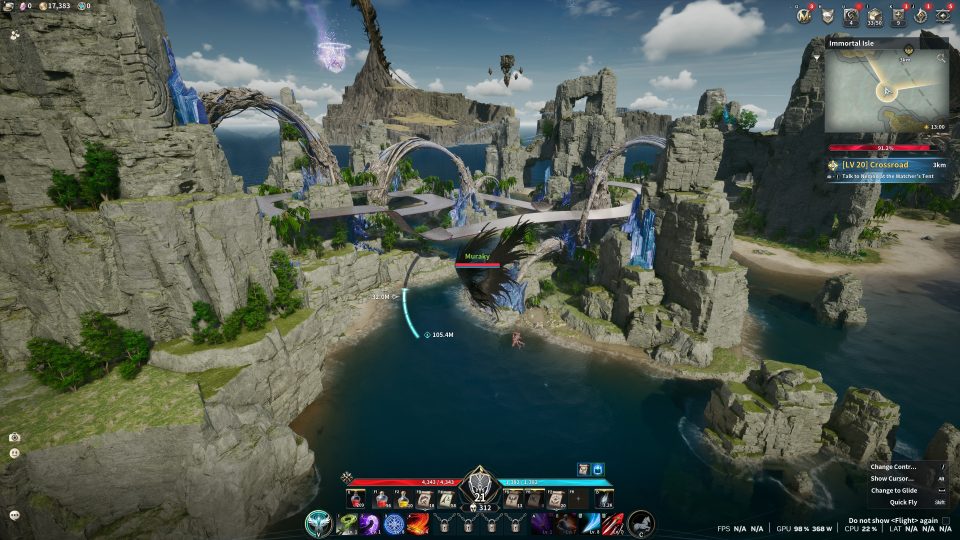The height and width of the screenshot is (540, 960).
Task: Open the bag icon showing 33/50
Action: [874, 15]
